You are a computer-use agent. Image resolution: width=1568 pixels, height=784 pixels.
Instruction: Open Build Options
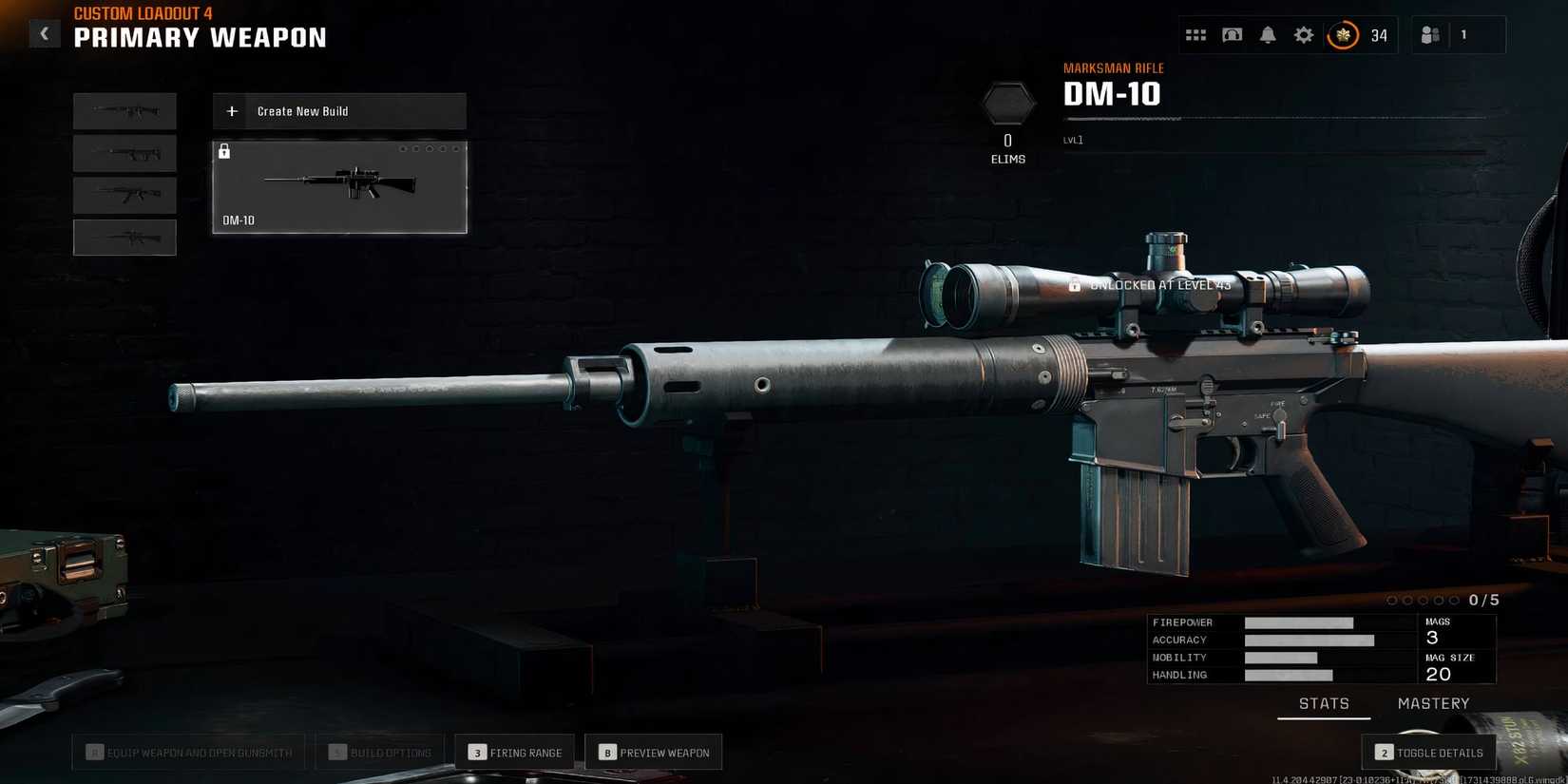point(379,752)
